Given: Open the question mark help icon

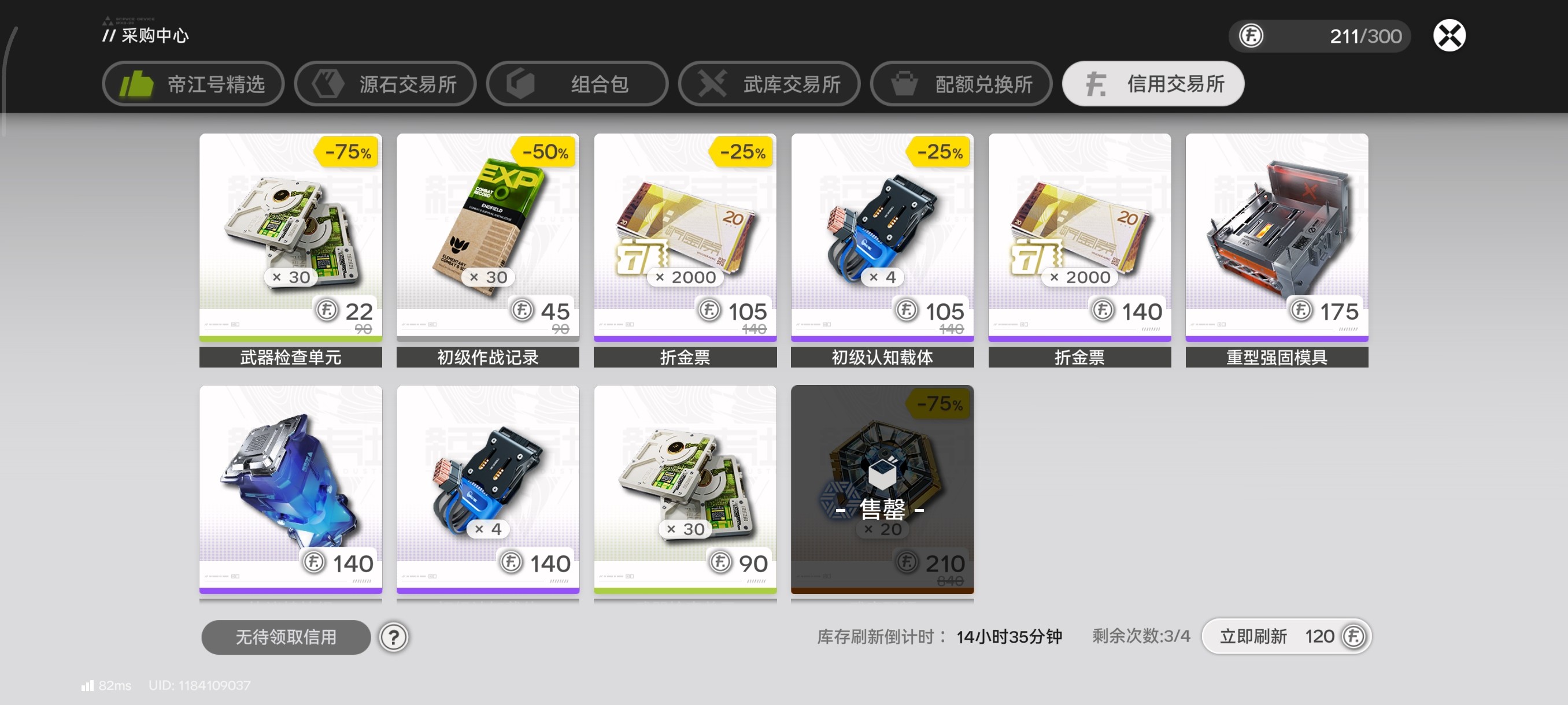Looking at the screenshot, I should (394, 637).
